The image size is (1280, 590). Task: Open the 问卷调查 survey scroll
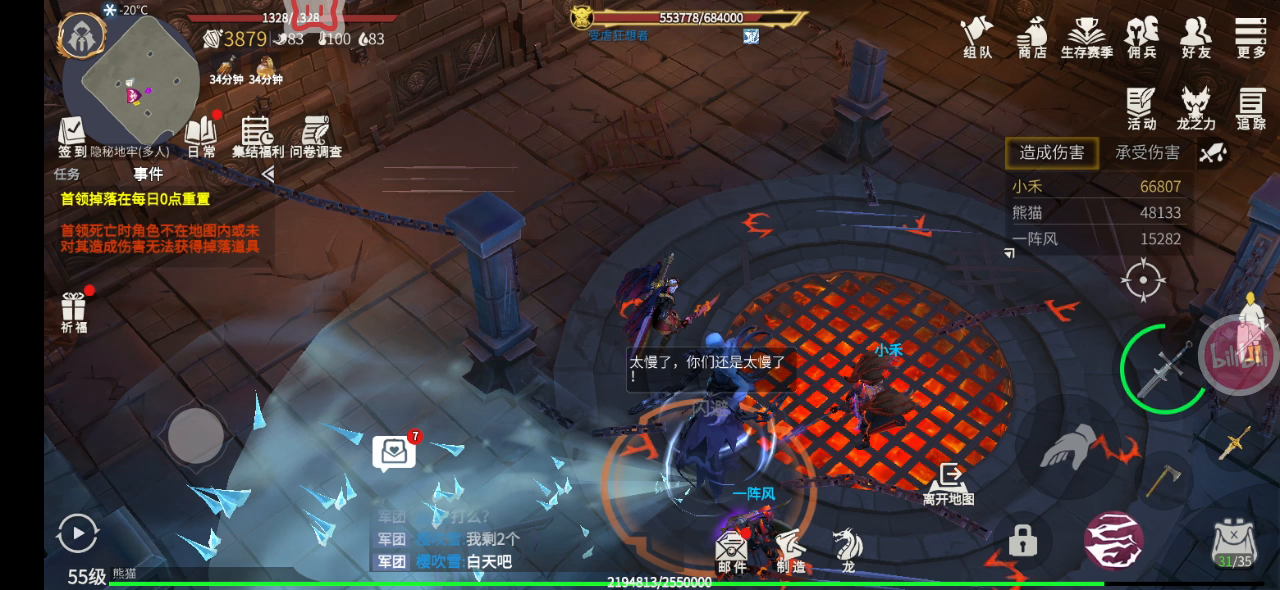[316, 136]
